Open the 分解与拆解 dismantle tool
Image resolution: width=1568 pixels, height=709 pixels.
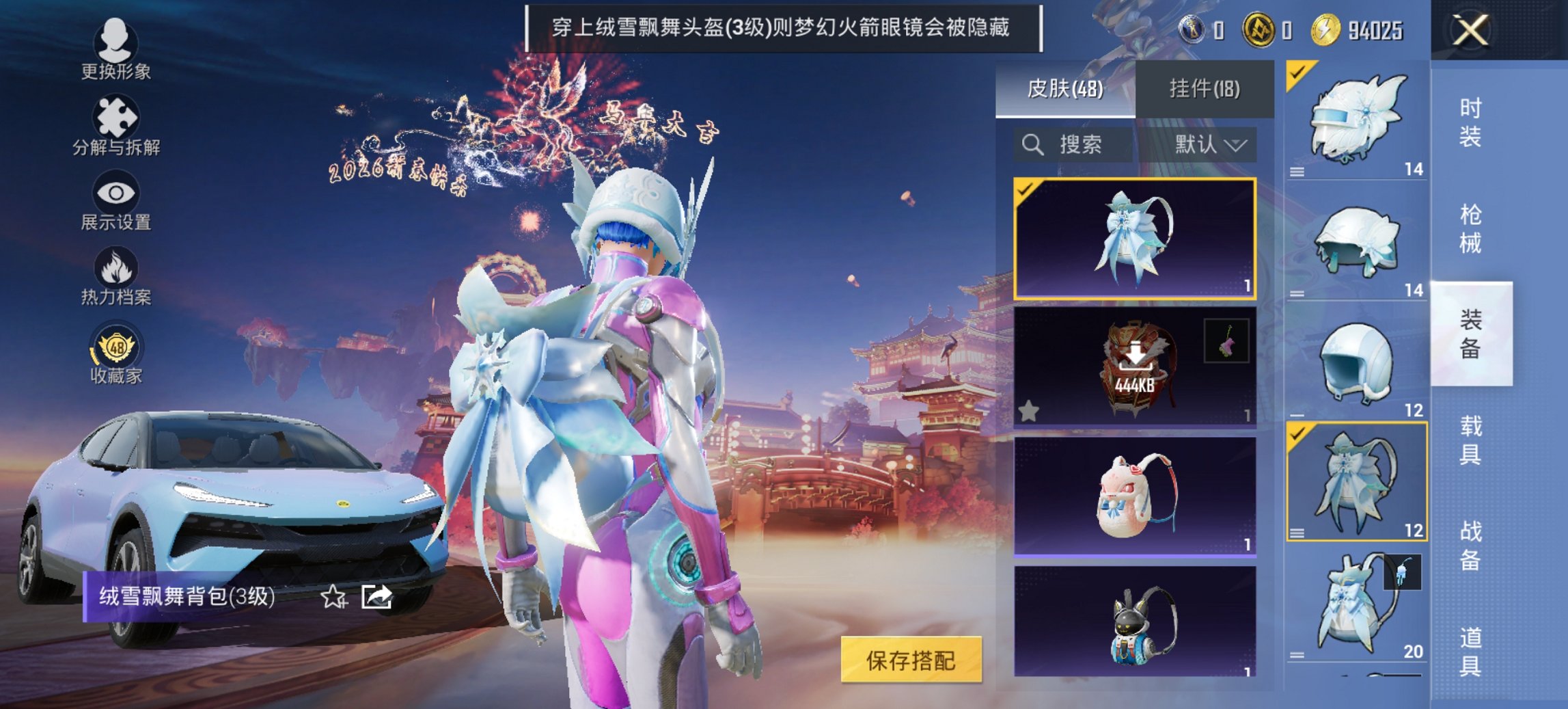pos(116,116)
